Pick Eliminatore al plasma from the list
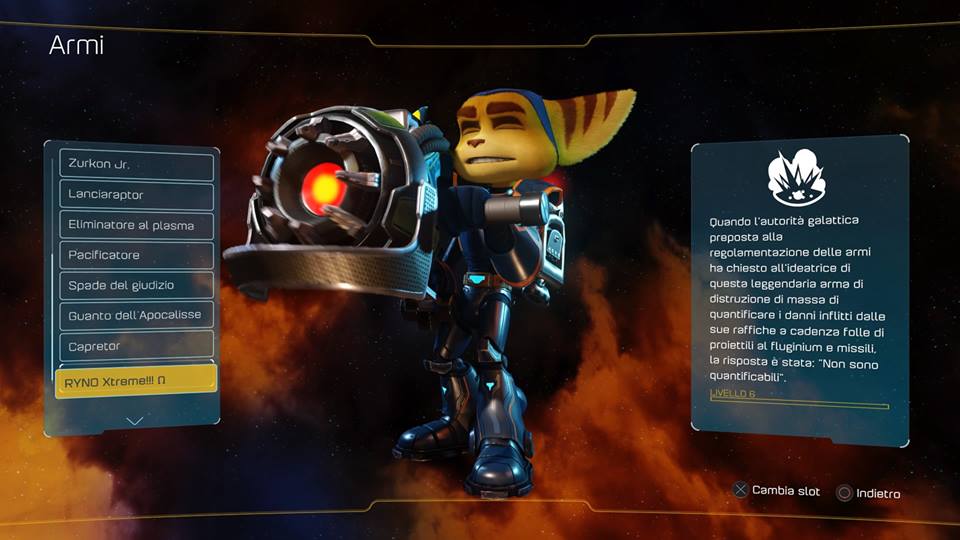The height and width of the screenshot is (540, 960). pos(136,225)
